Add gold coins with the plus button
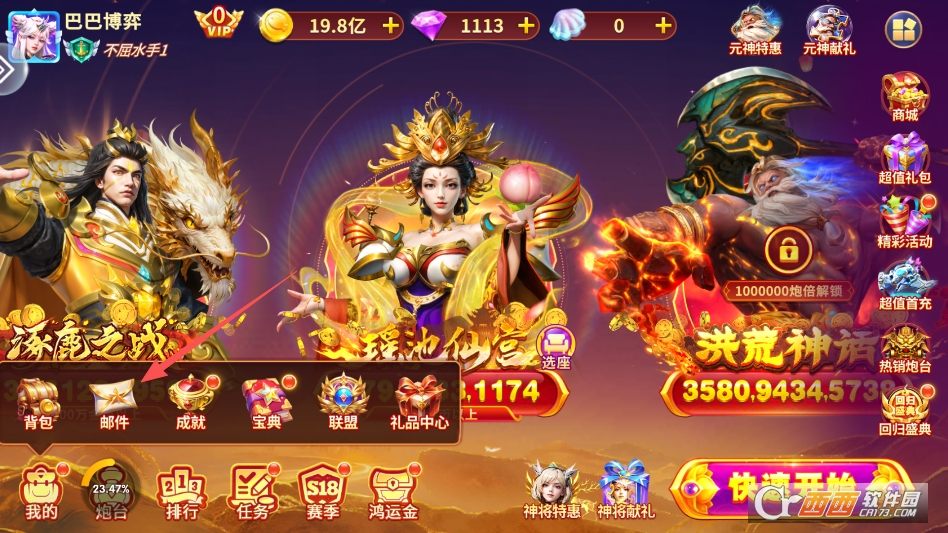Screen dimensions: 948x533 point(390,26)
